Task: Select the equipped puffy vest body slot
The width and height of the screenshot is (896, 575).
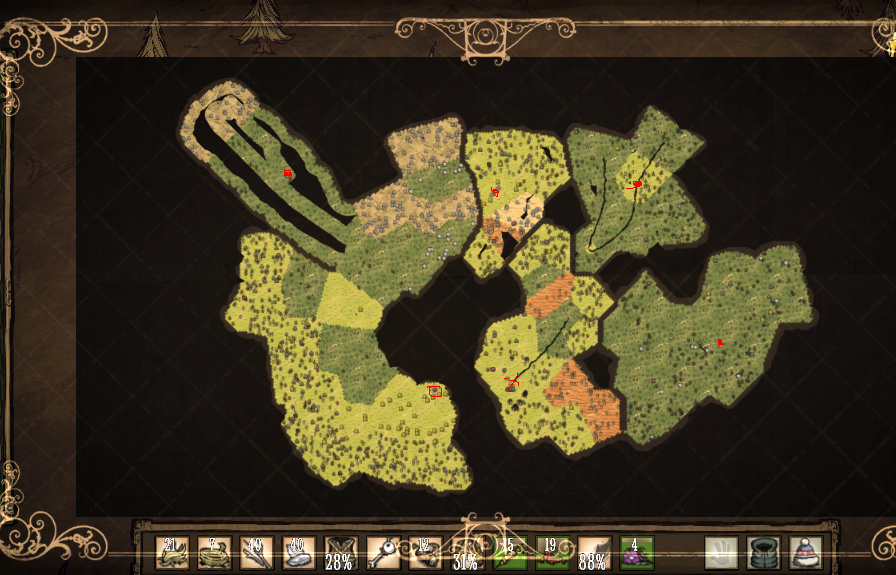Action: pyautogui.click(x=763, y=553)
